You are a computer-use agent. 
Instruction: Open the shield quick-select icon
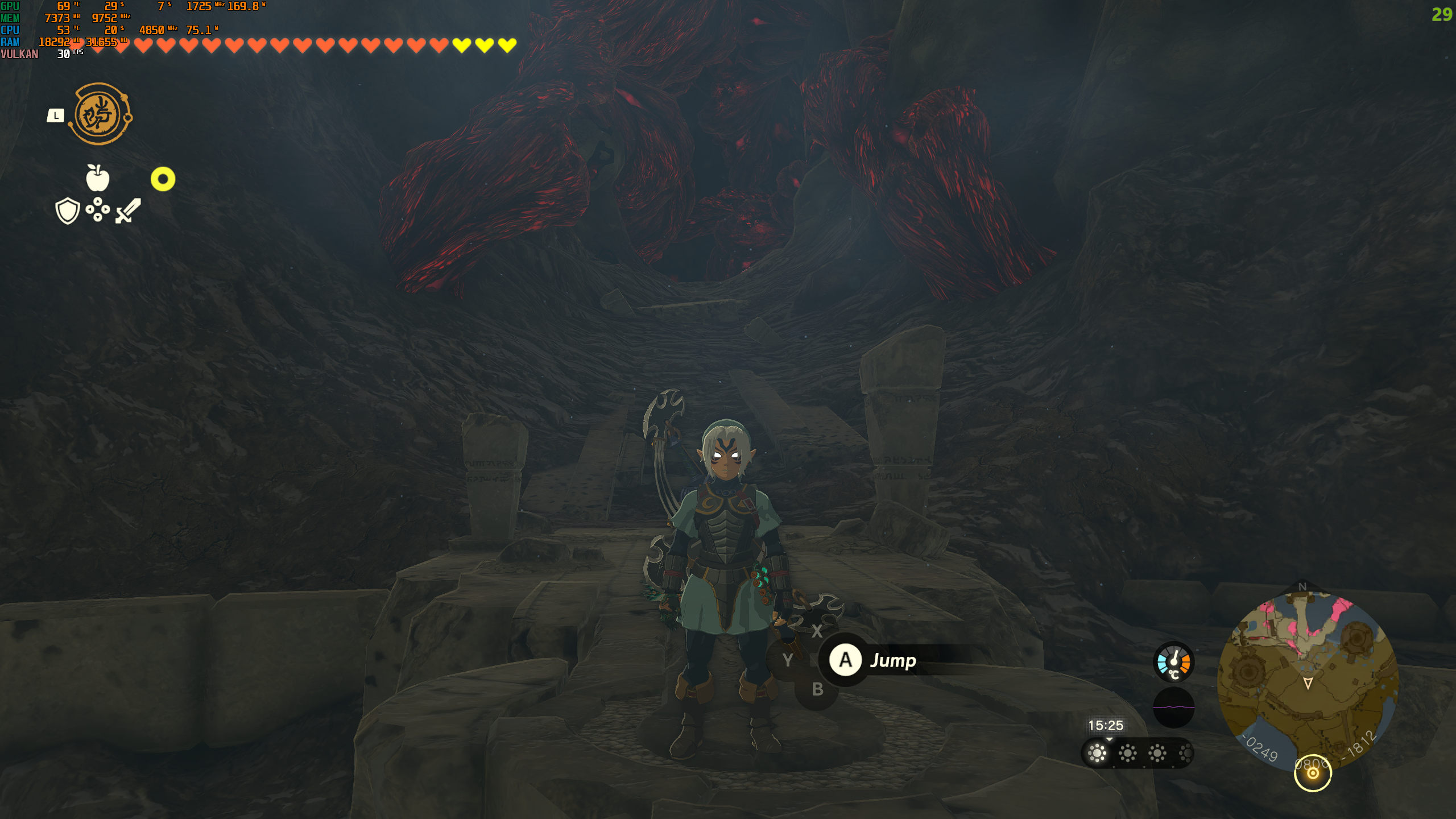[x=67, y=211]
